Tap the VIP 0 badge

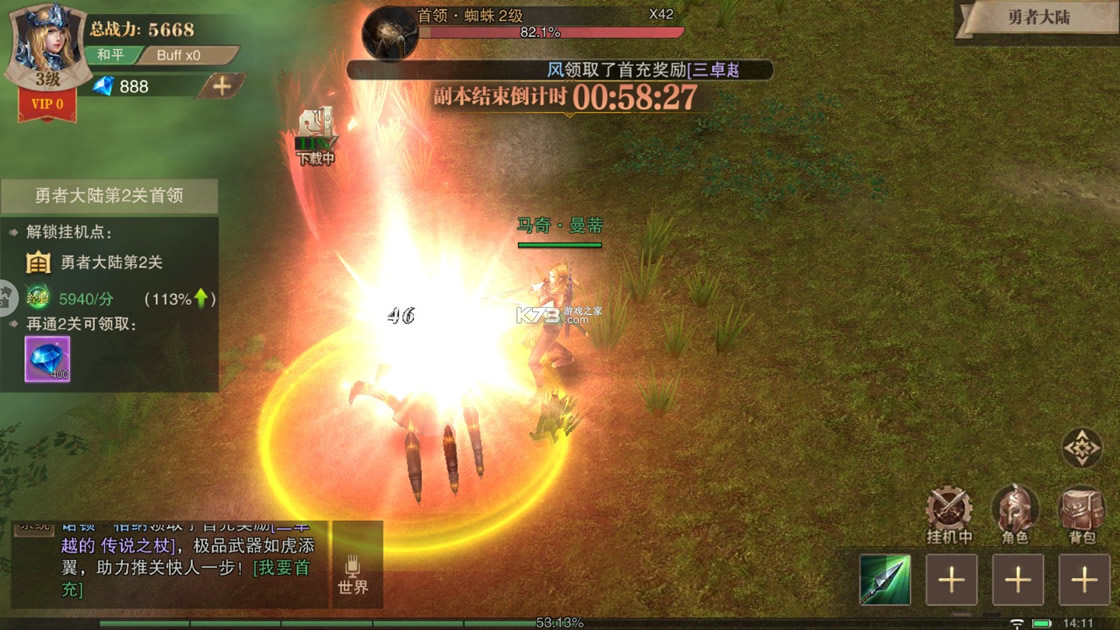coord(47,104)
